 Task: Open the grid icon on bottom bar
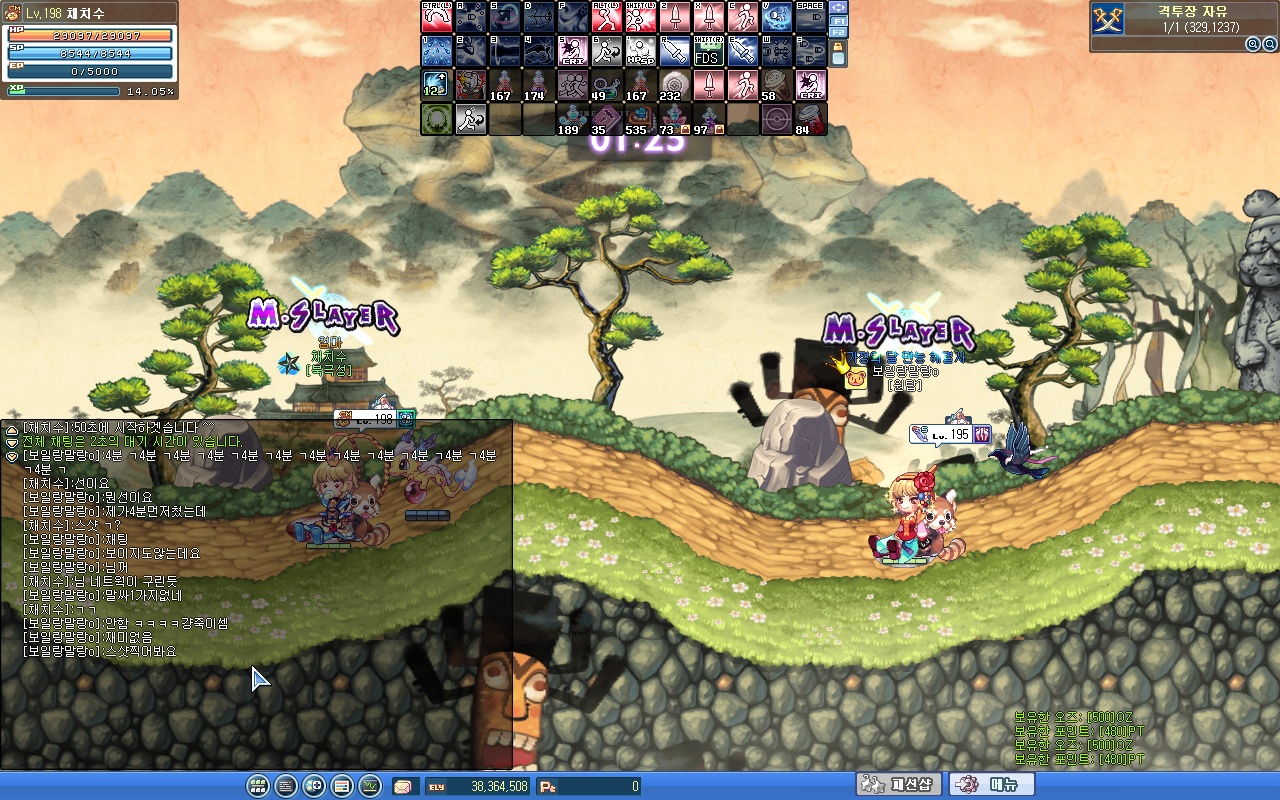pyautogui.click(x=257, y=786)
